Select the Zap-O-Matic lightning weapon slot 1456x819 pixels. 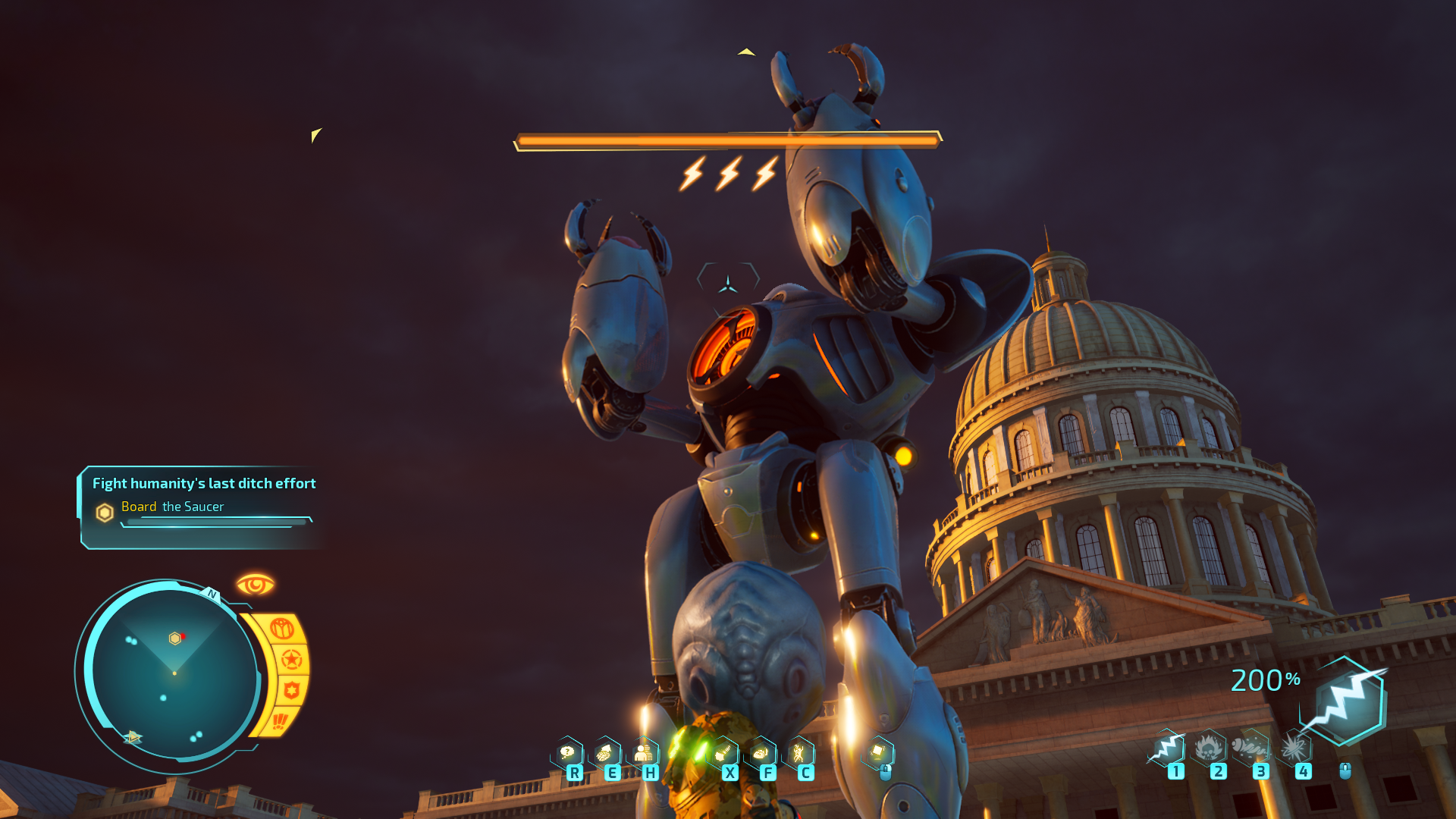coord(1169,748)
